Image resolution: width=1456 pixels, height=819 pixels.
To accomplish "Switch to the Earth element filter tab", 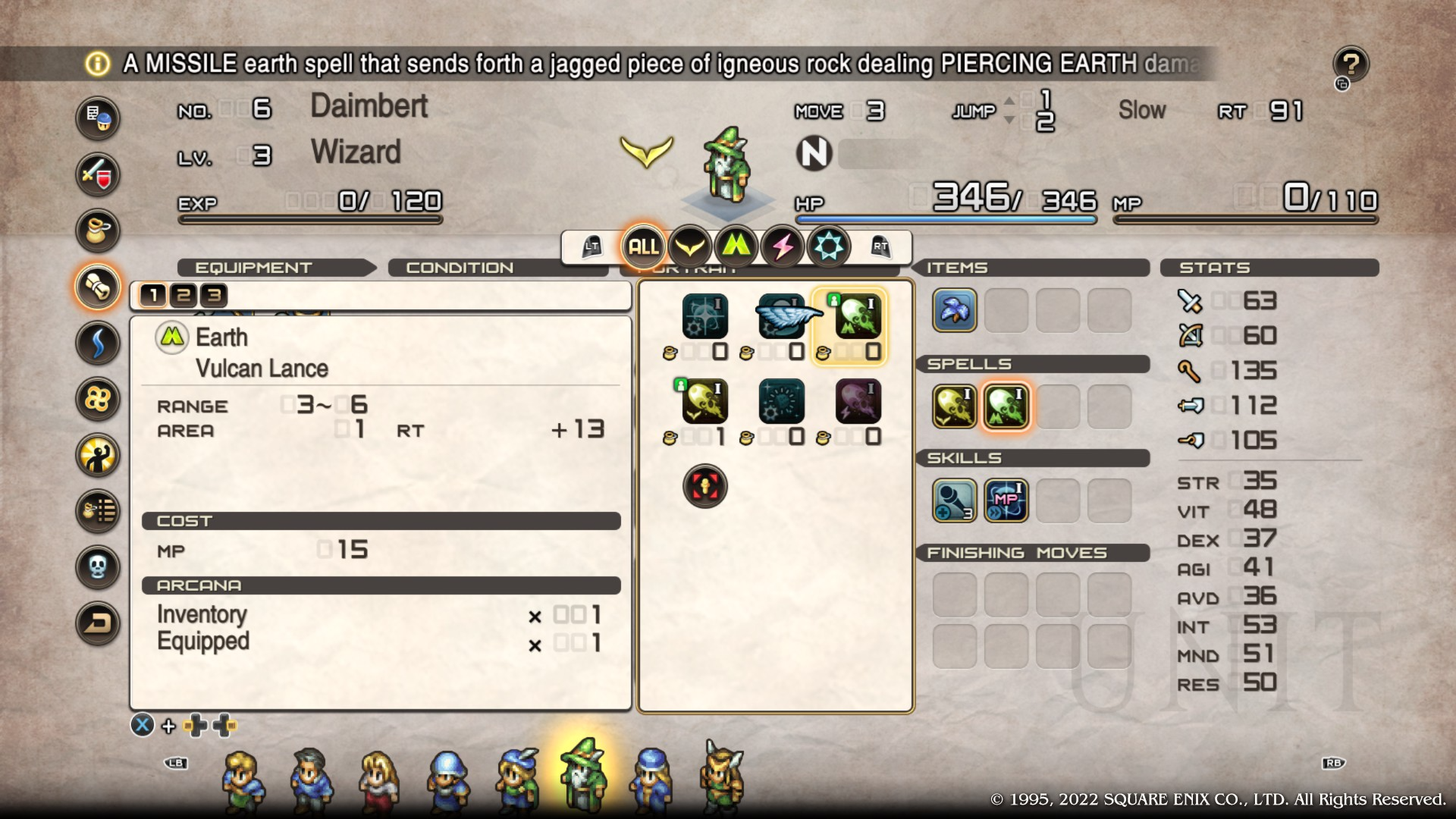I will pos(736,246).
